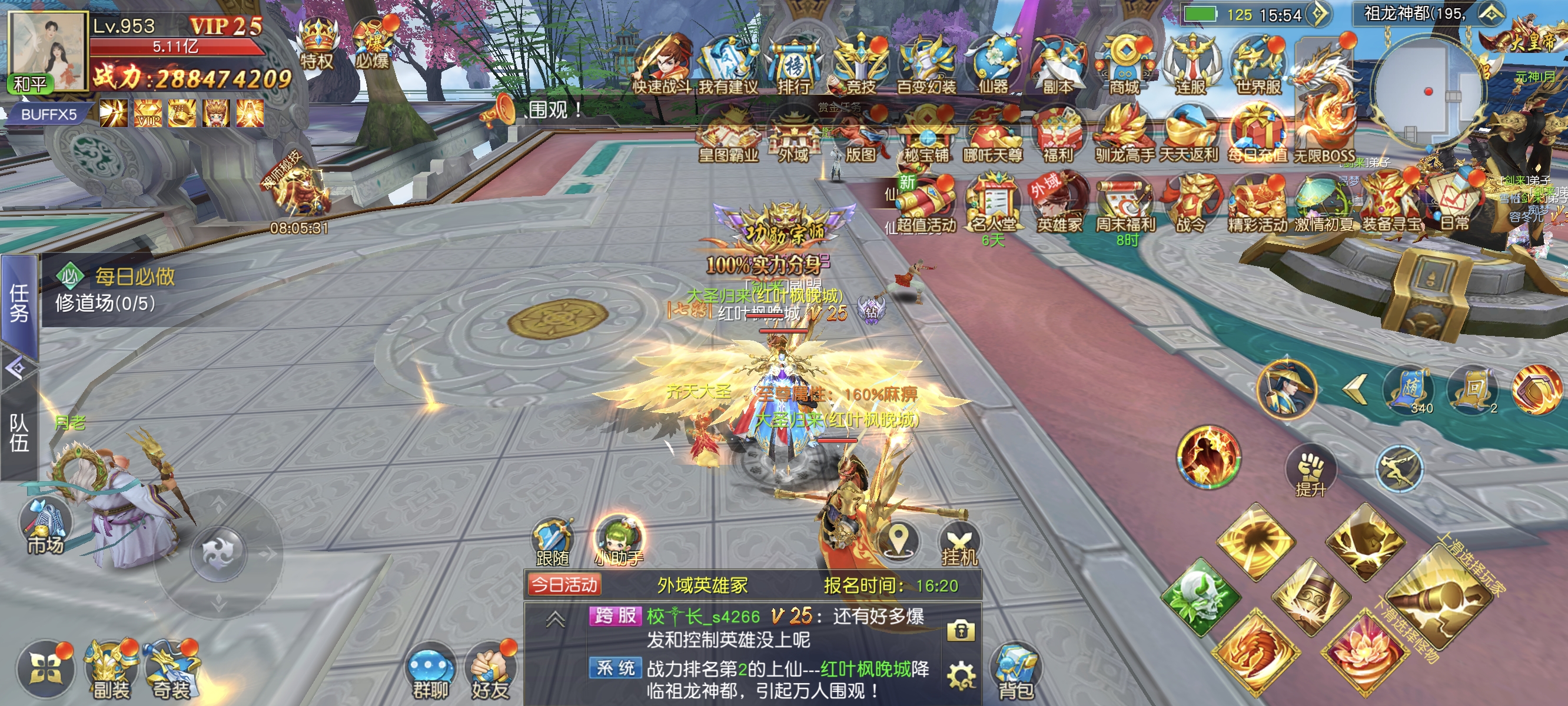Click the circular minimap
The width and height of the screenshot is (1568, 706).
coord(1427,91)
